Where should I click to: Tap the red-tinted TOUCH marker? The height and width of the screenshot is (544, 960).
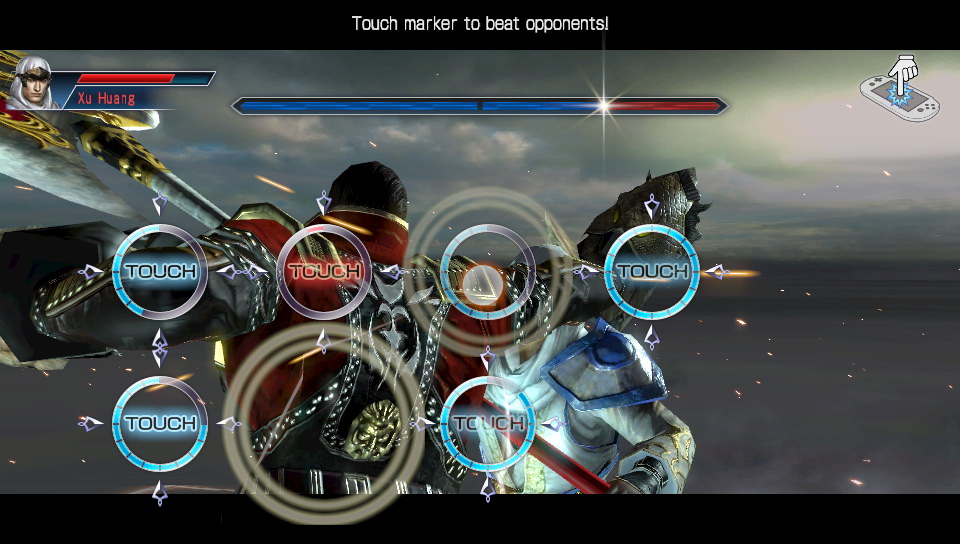pos(324,271)
